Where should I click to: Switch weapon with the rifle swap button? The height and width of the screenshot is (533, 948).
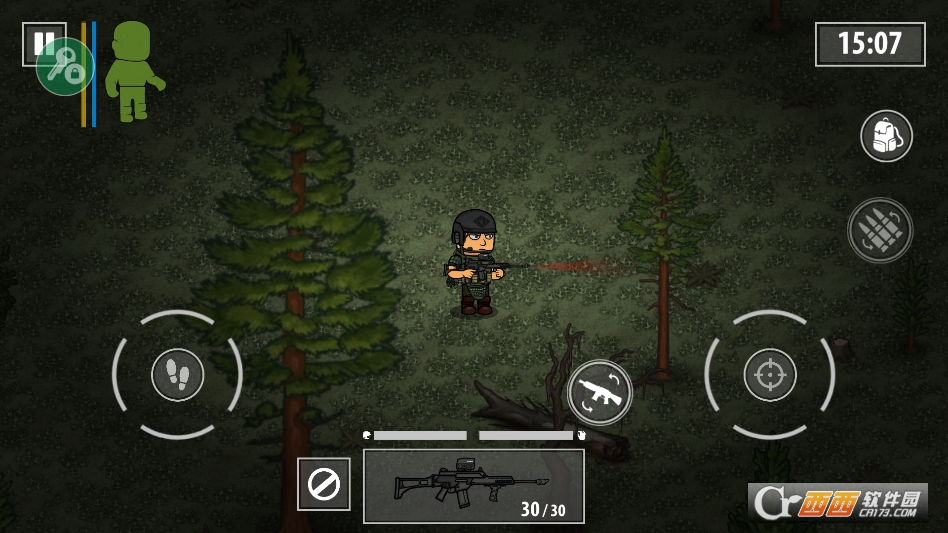click(600, 392)
